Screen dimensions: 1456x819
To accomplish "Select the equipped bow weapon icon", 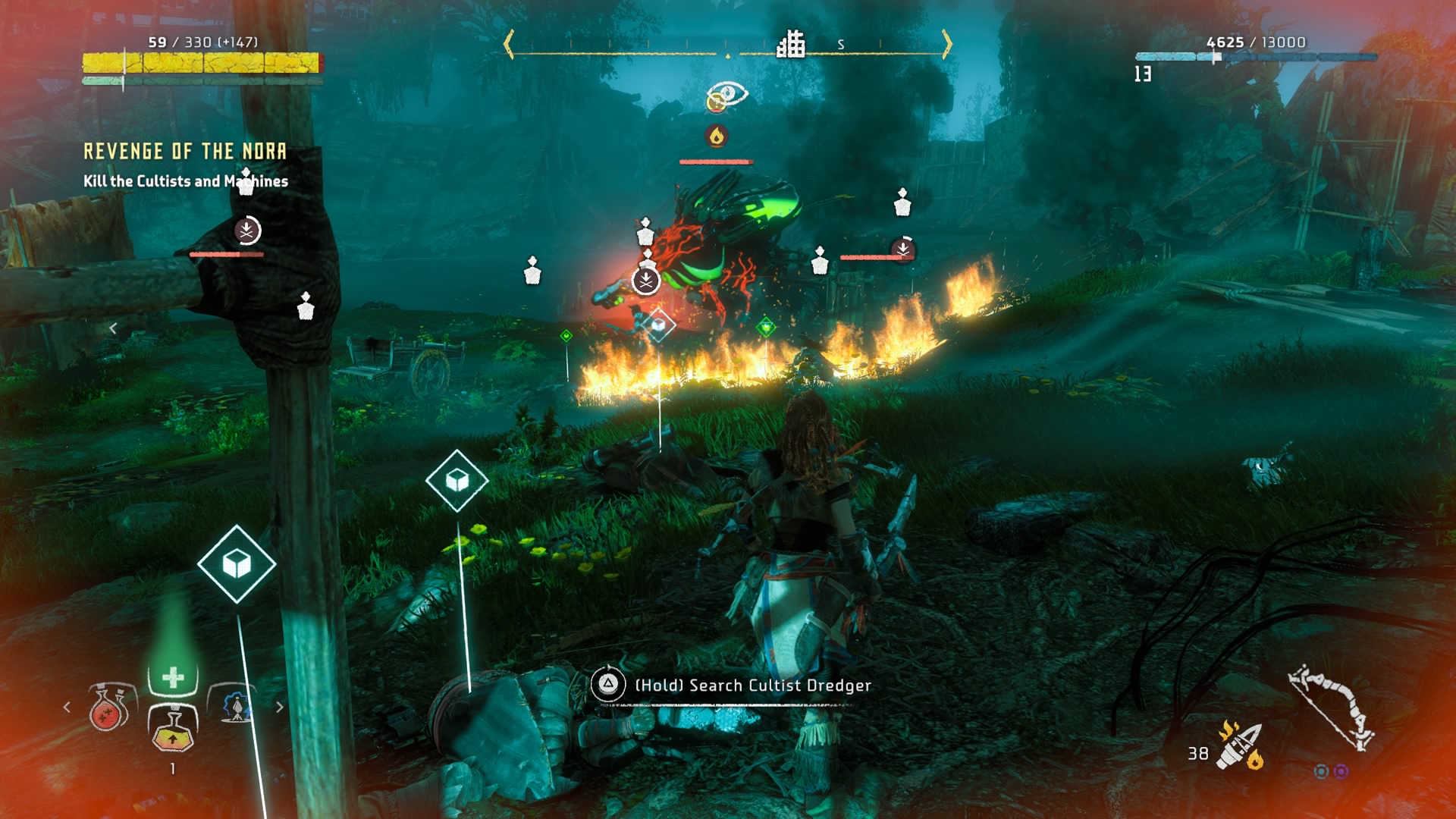I will point(1332,707).
